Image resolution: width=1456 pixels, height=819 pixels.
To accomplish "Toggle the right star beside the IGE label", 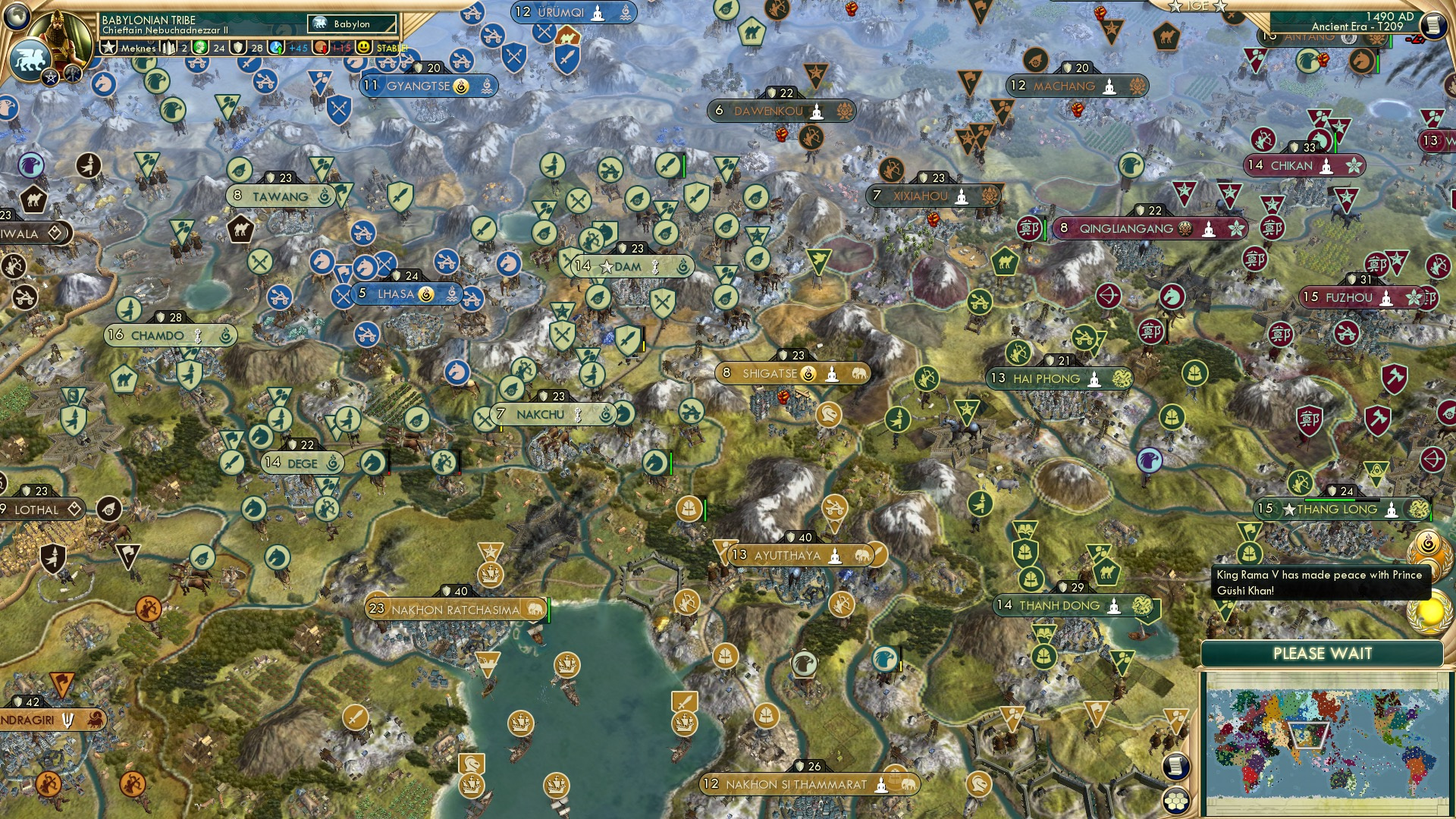I will (1219, 7).
